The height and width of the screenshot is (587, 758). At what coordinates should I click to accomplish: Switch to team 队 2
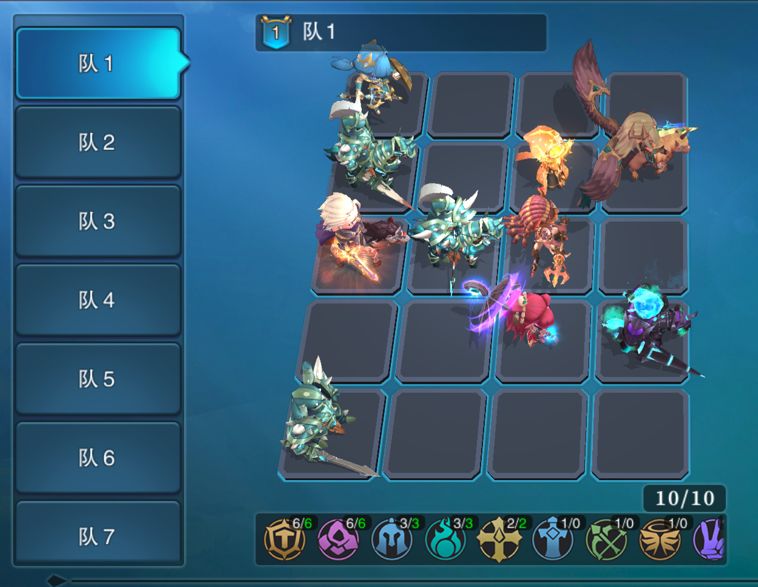[x=97, y=142]
